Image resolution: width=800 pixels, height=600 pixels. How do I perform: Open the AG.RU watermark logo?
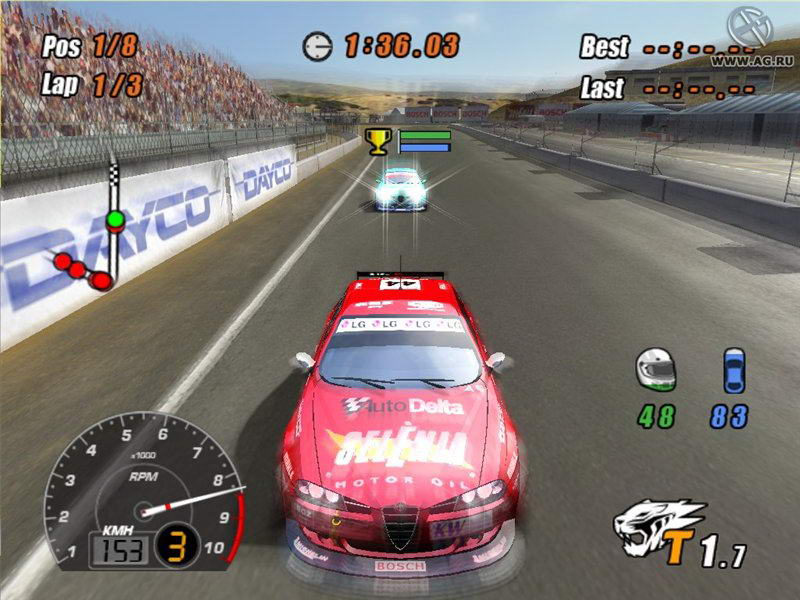[x=747, y=27]
